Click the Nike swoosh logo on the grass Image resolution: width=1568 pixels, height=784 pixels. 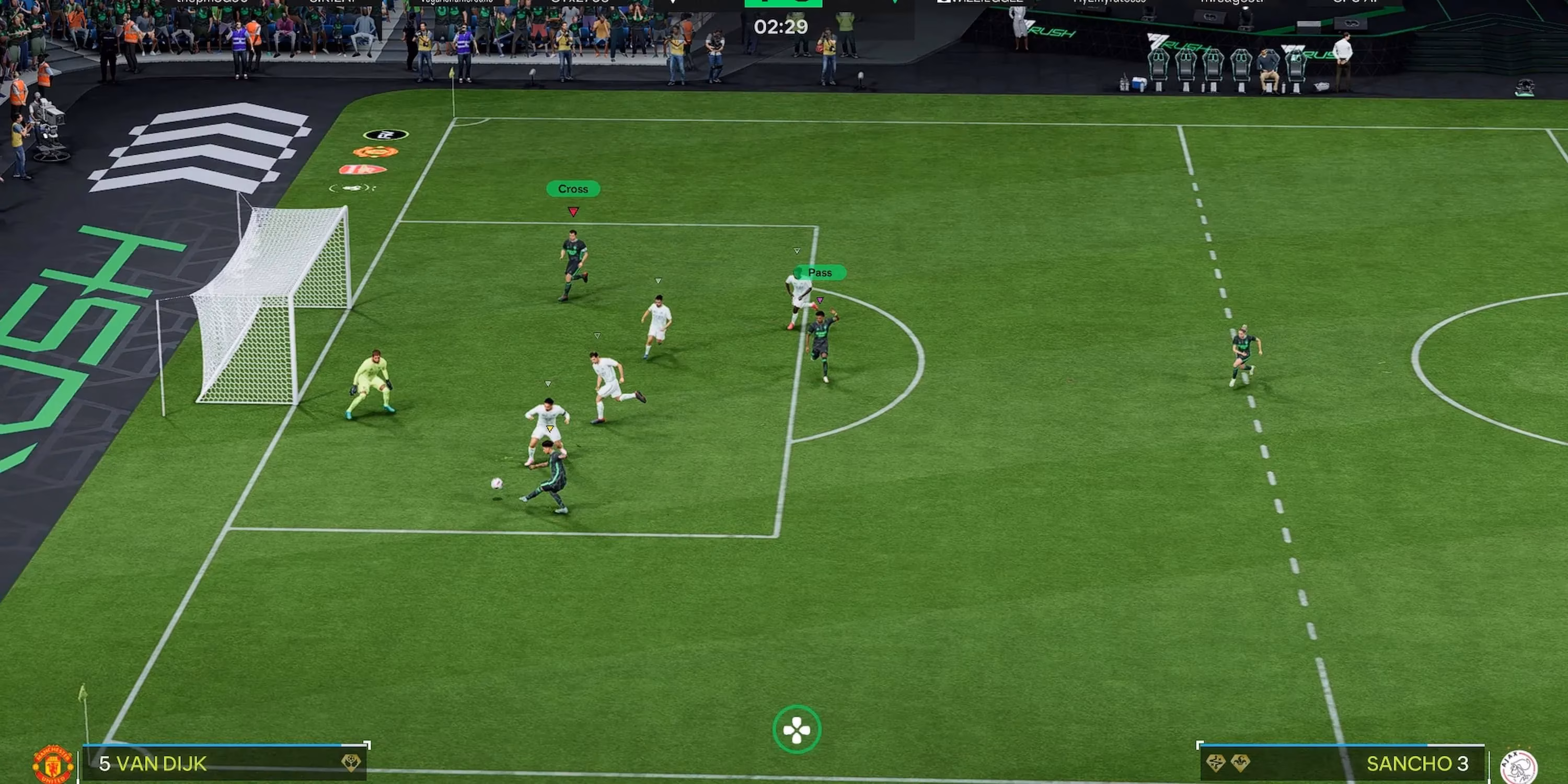click(351, 188)
